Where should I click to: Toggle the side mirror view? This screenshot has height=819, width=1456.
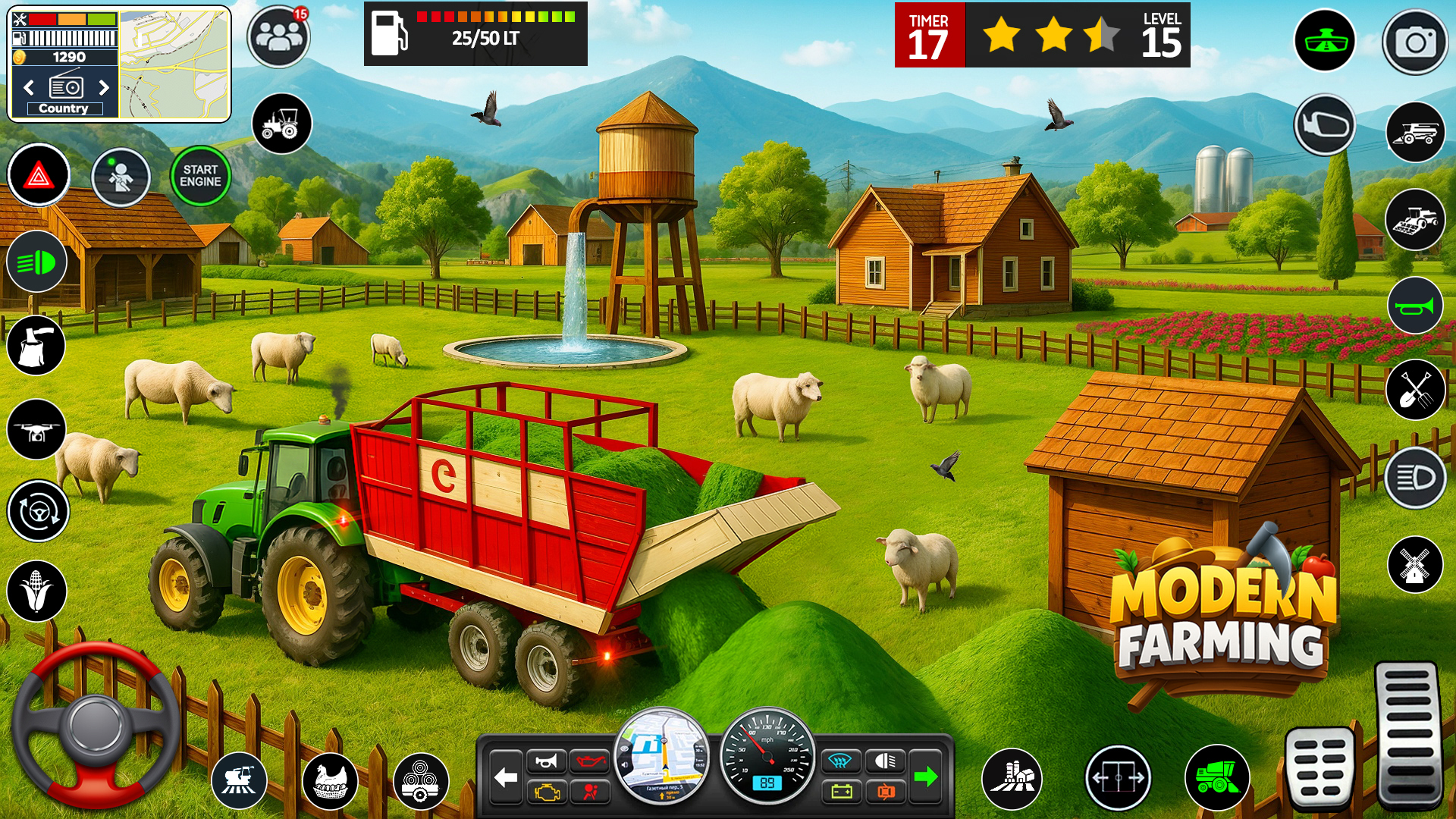click(x=1325, y=125)
